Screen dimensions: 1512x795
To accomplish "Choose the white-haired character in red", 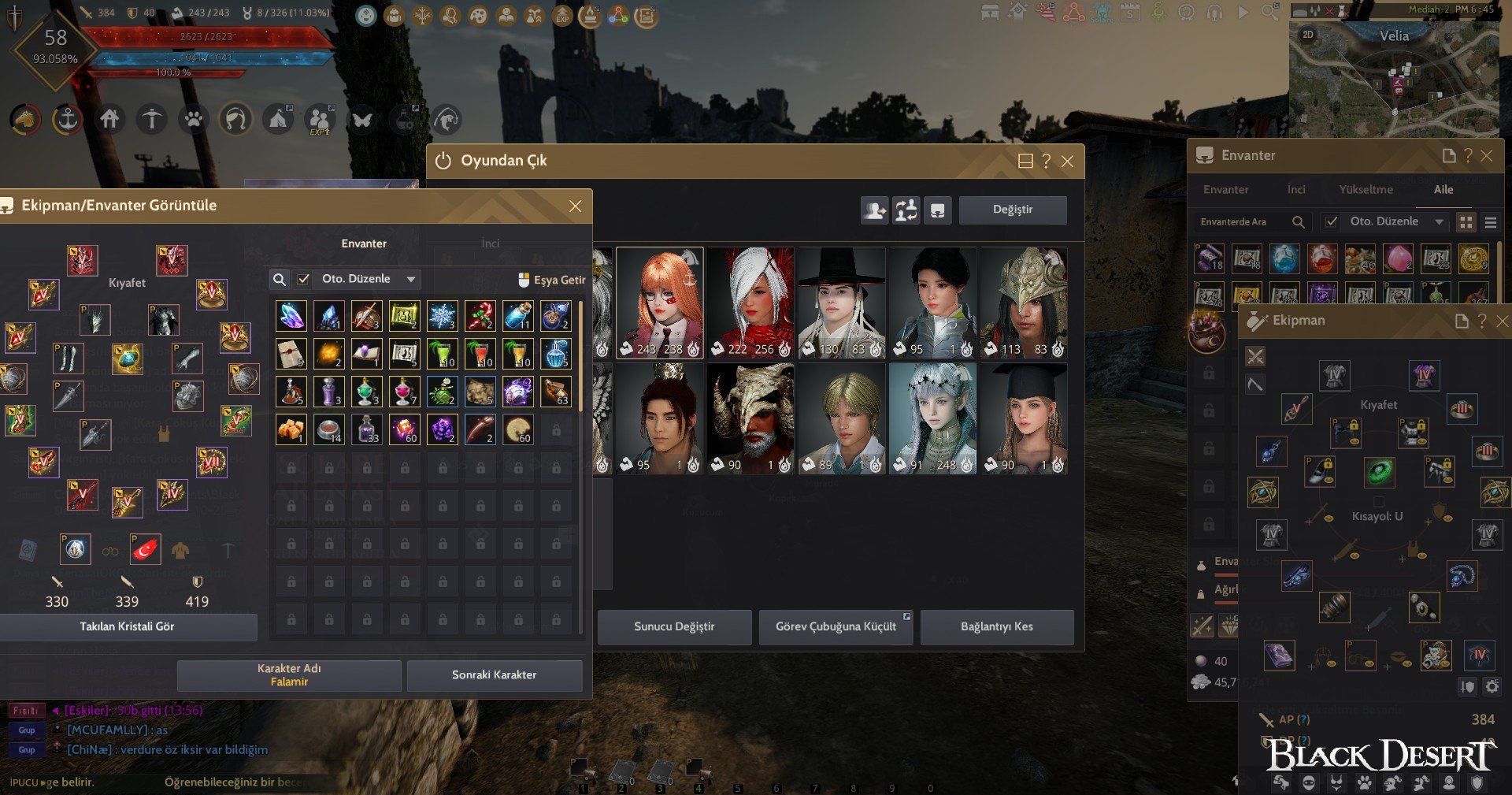I will (750, 303).
